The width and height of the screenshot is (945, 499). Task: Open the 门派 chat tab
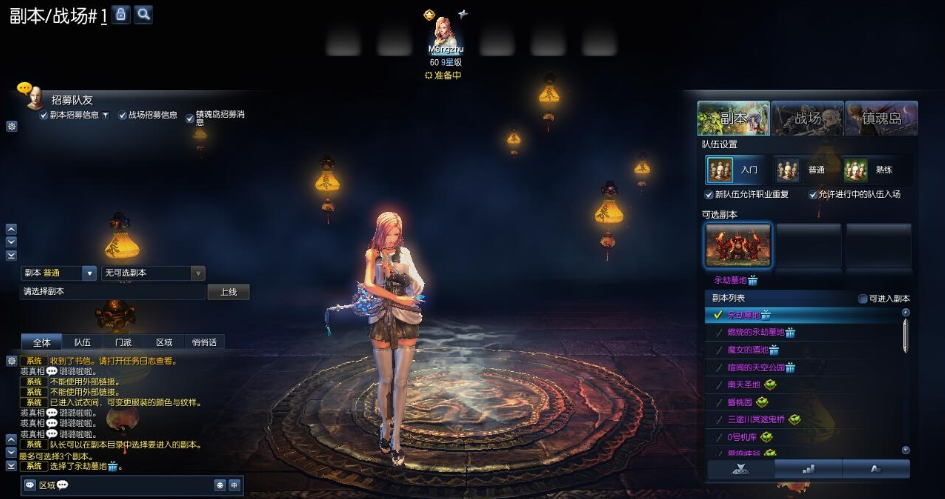tap(123, 342)
